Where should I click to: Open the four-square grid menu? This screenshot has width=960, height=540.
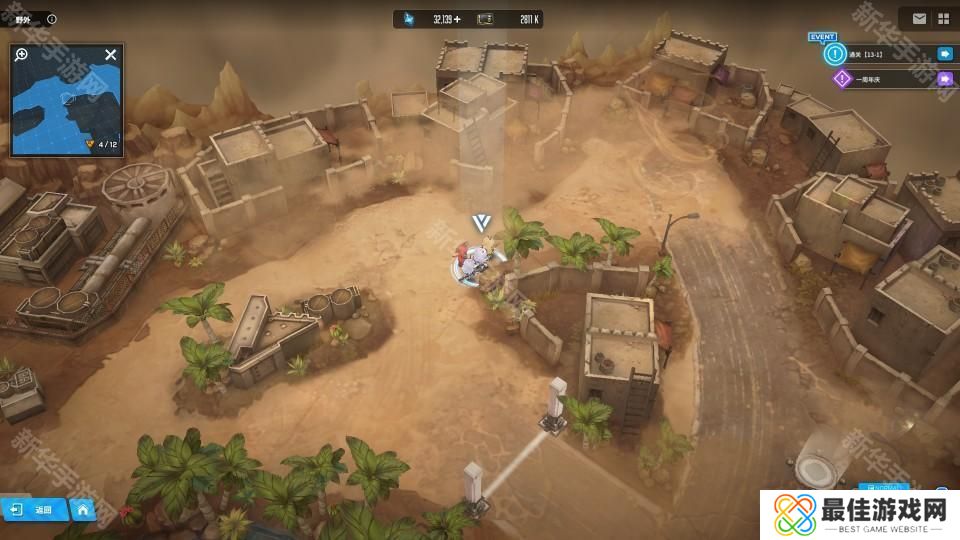tap(943, 18)
